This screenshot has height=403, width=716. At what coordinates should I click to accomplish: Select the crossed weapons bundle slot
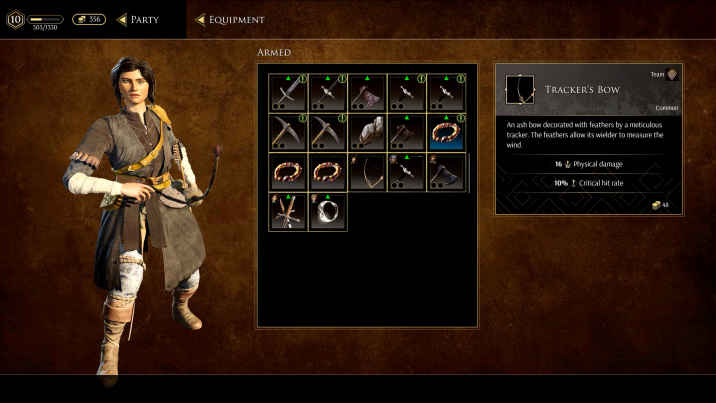click(x=288, y=211)
